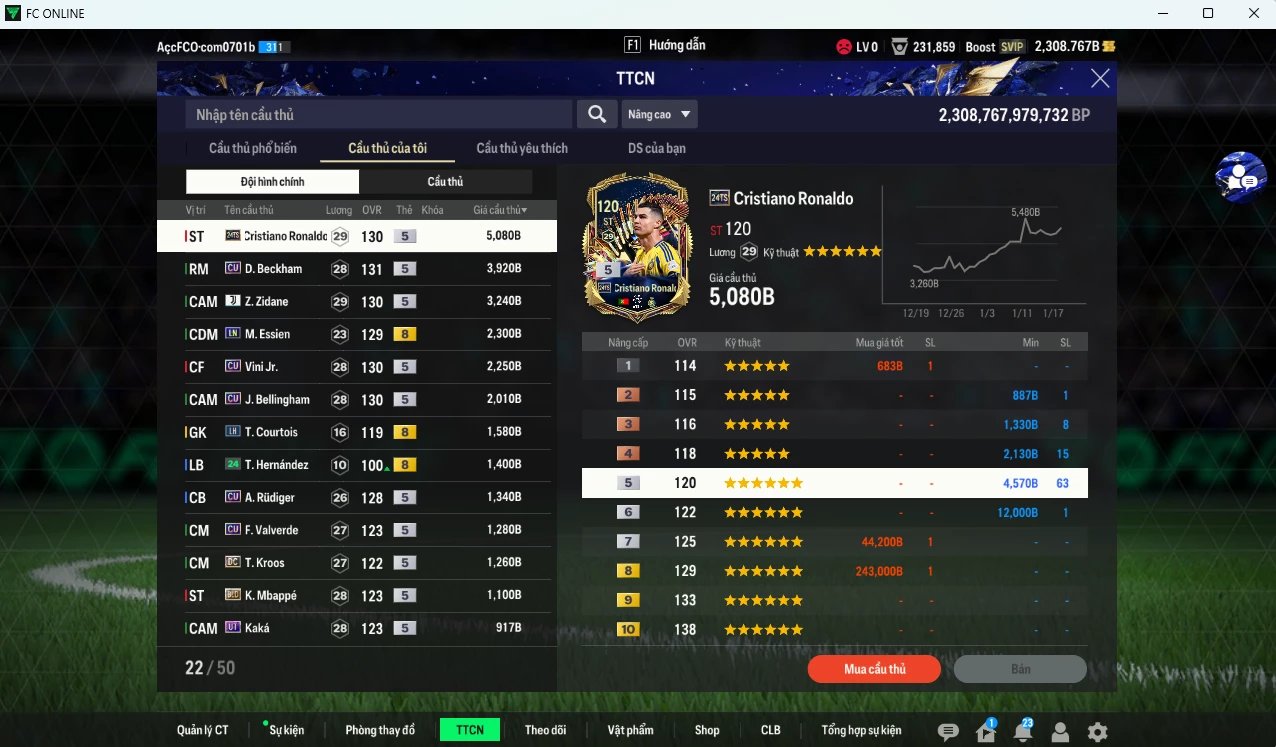
Task: Choose upgrade level 1 price row
Action: [x=834, y=366]
